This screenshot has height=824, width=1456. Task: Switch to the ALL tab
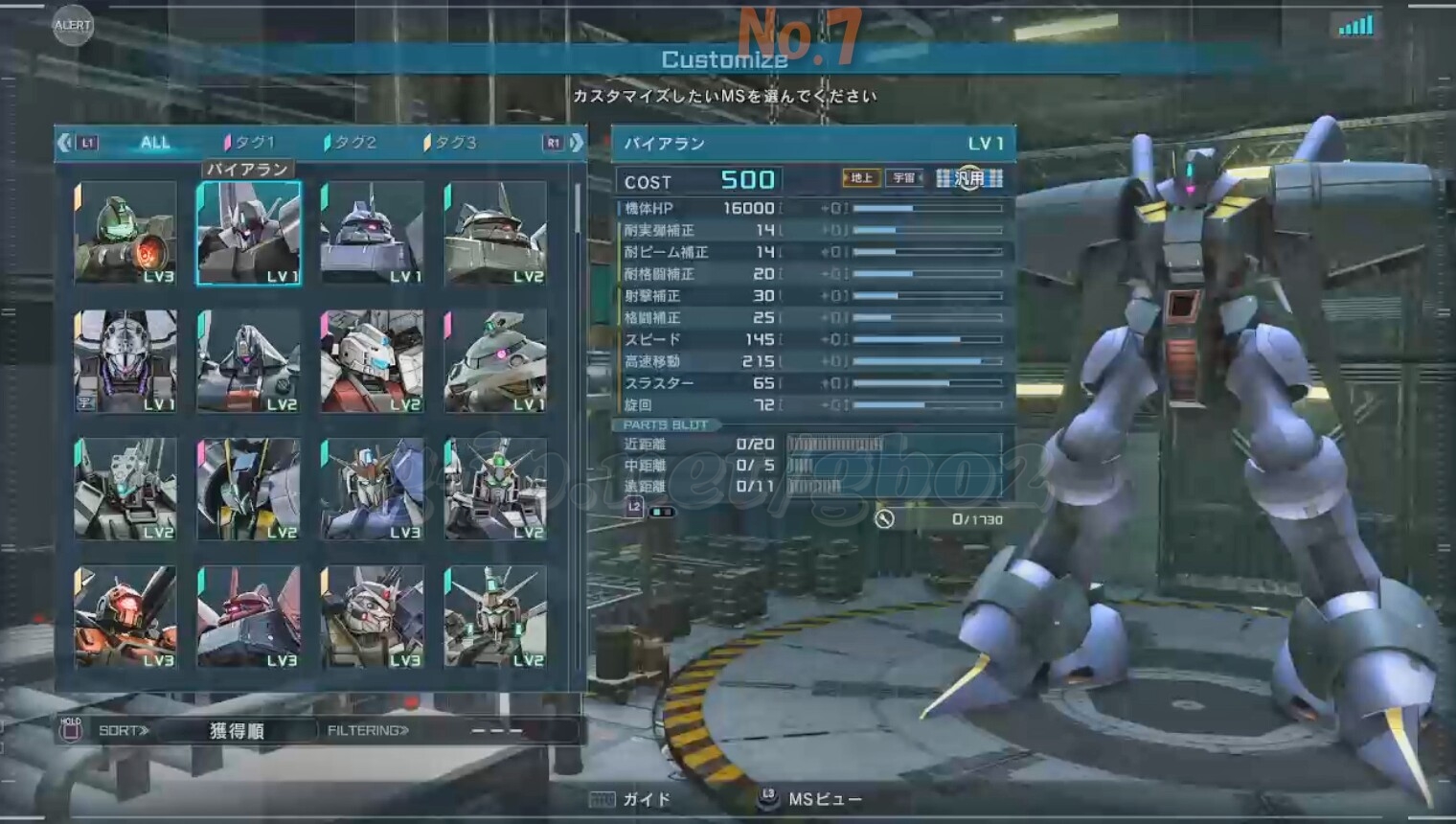(154, 143)
